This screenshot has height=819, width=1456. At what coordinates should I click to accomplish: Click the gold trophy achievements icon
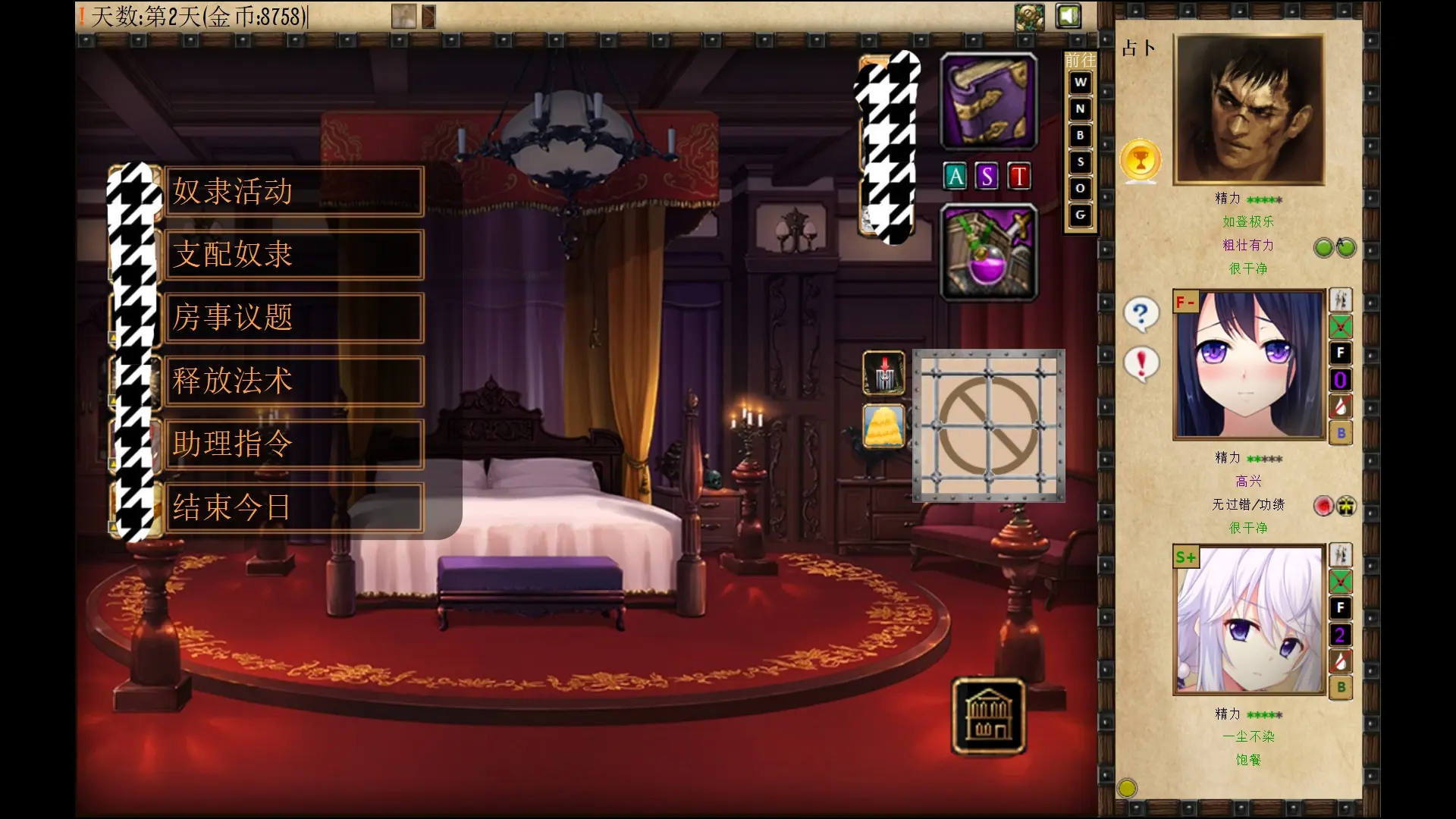(x=1141, y=160)
